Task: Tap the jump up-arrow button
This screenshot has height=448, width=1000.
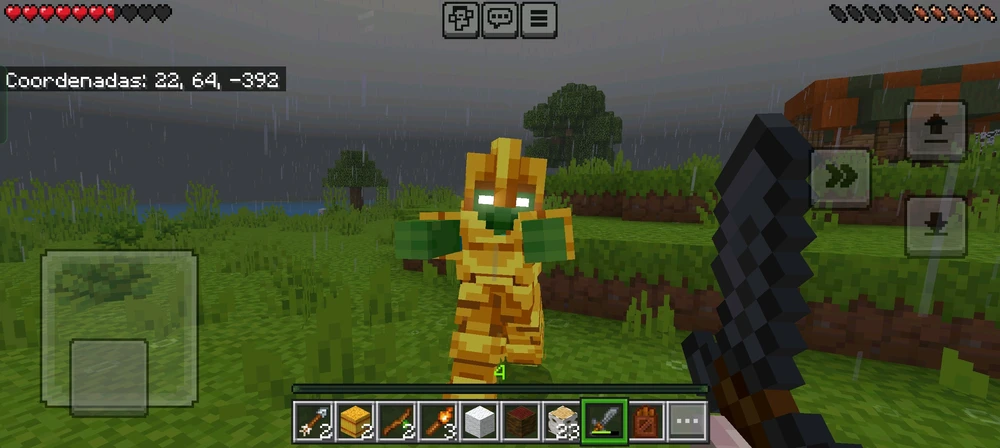Action: (x=935, y=130)
